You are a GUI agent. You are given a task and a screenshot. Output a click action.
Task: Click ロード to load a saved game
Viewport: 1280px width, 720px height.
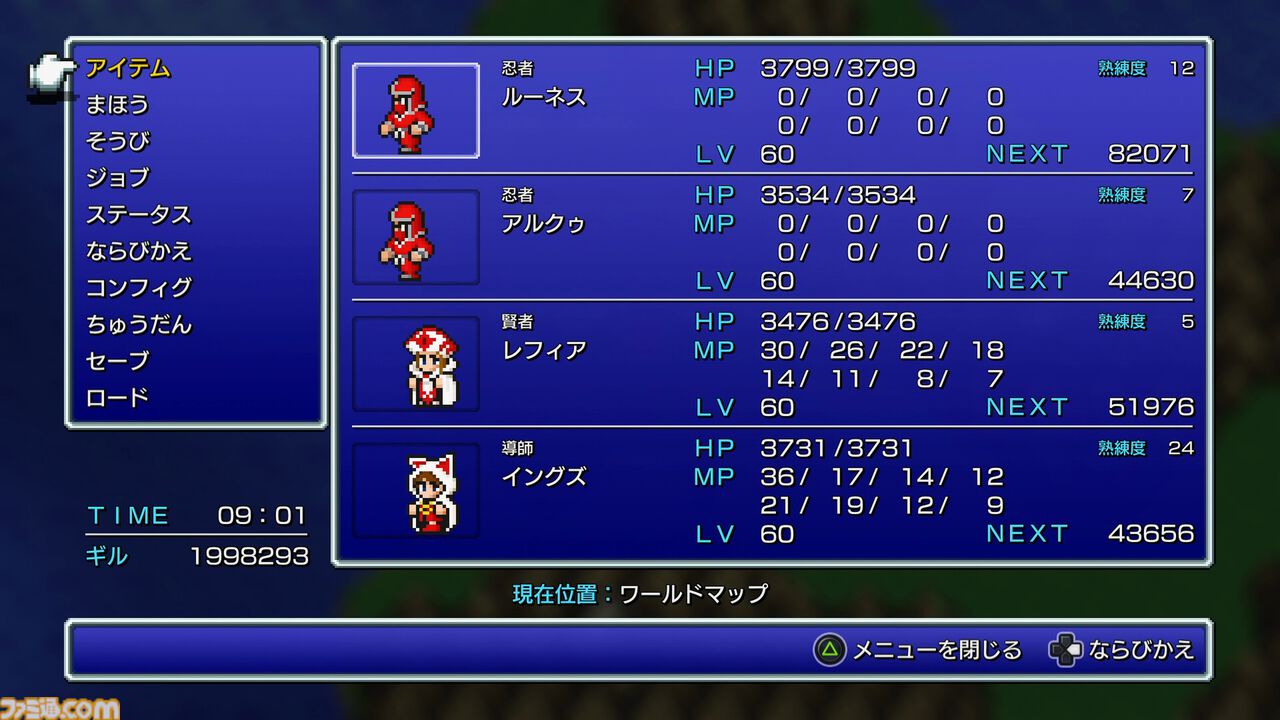(113, 396)
